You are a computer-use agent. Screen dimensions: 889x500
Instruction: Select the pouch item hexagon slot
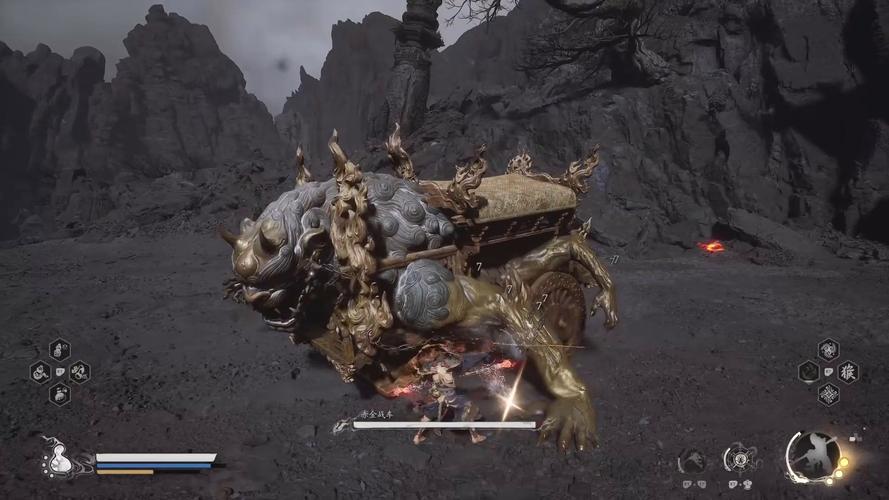click(59, 394)
